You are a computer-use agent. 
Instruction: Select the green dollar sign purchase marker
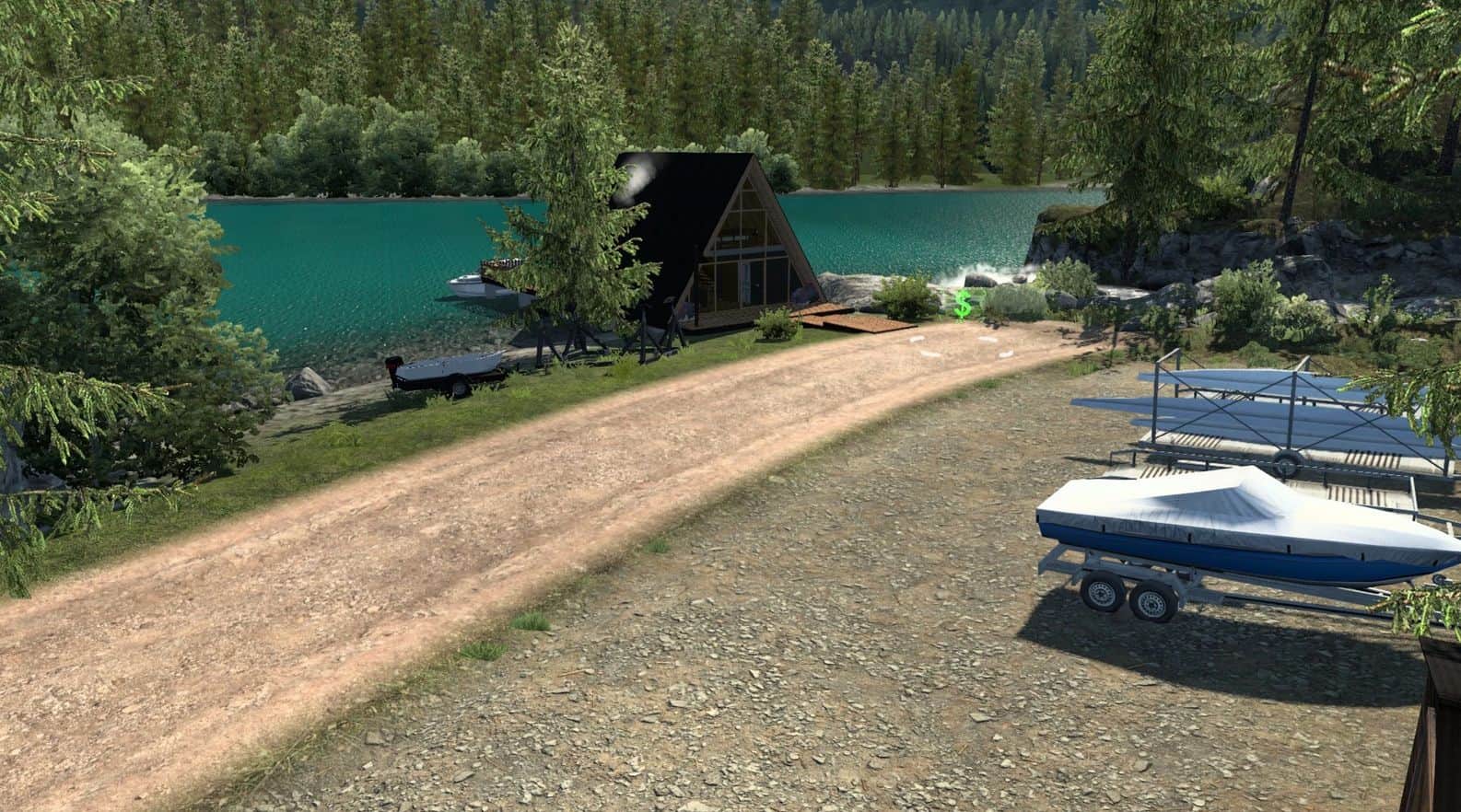click(964, 304)
